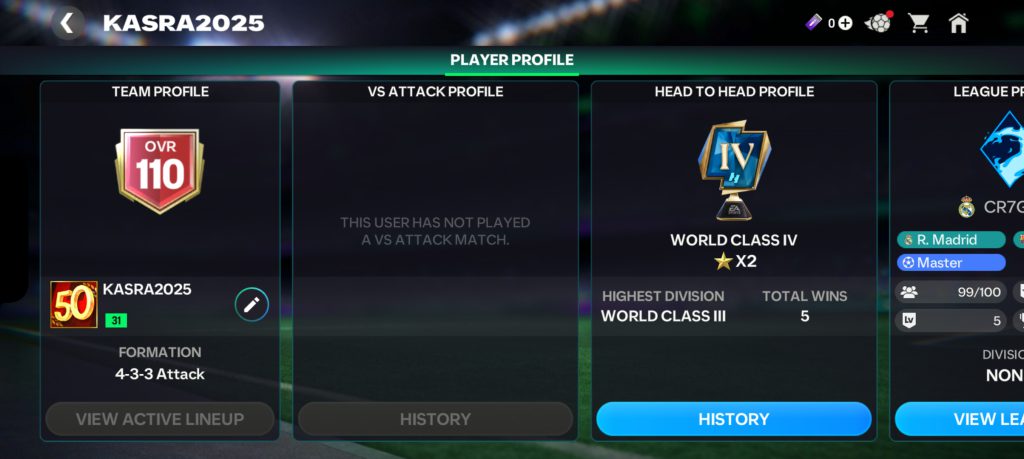Add more purple ticket currency
Viewport: 1024px width, 459px height.
point(845,23)
